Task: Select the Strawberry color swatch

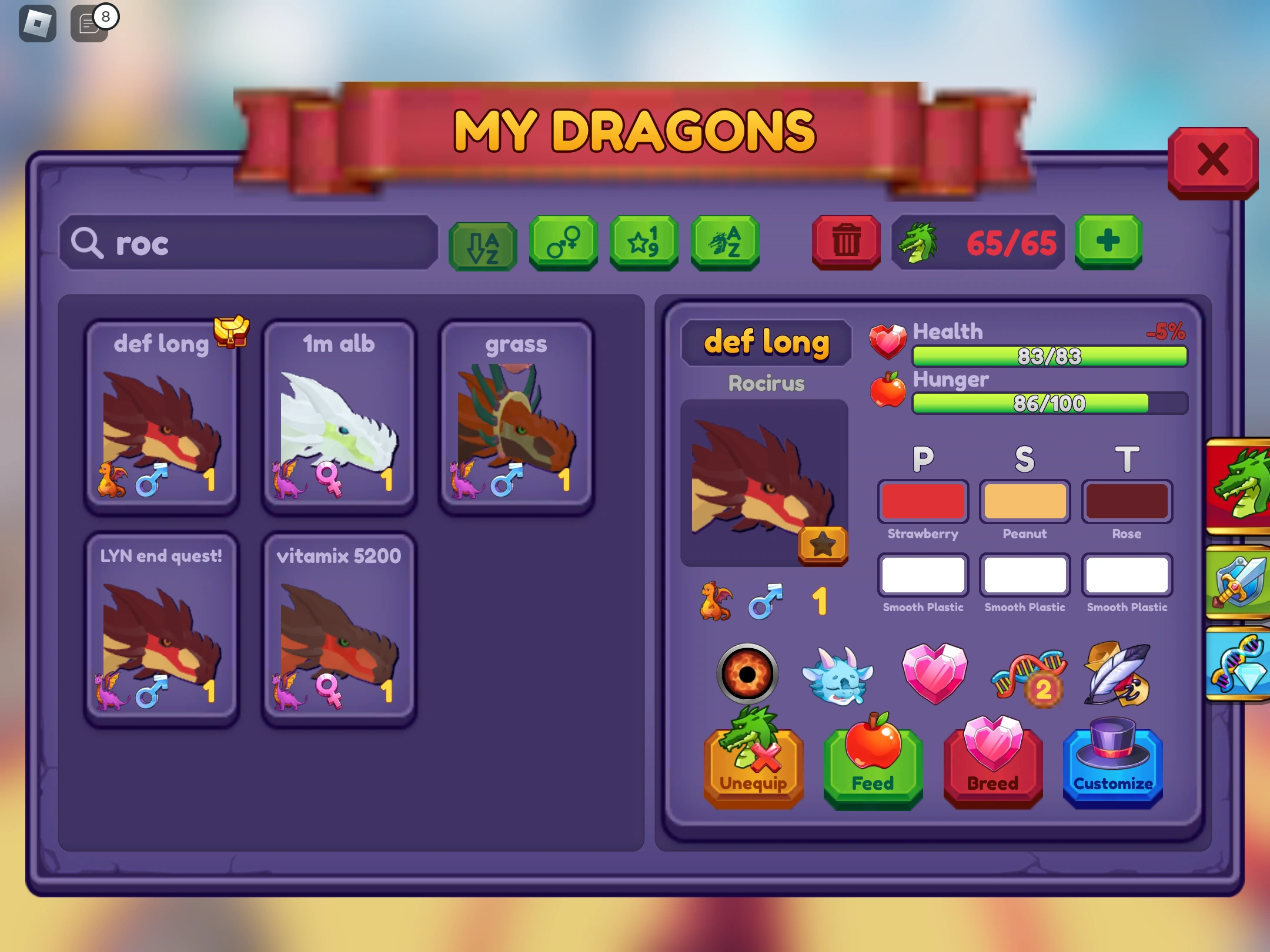Action: click(923, 501)
